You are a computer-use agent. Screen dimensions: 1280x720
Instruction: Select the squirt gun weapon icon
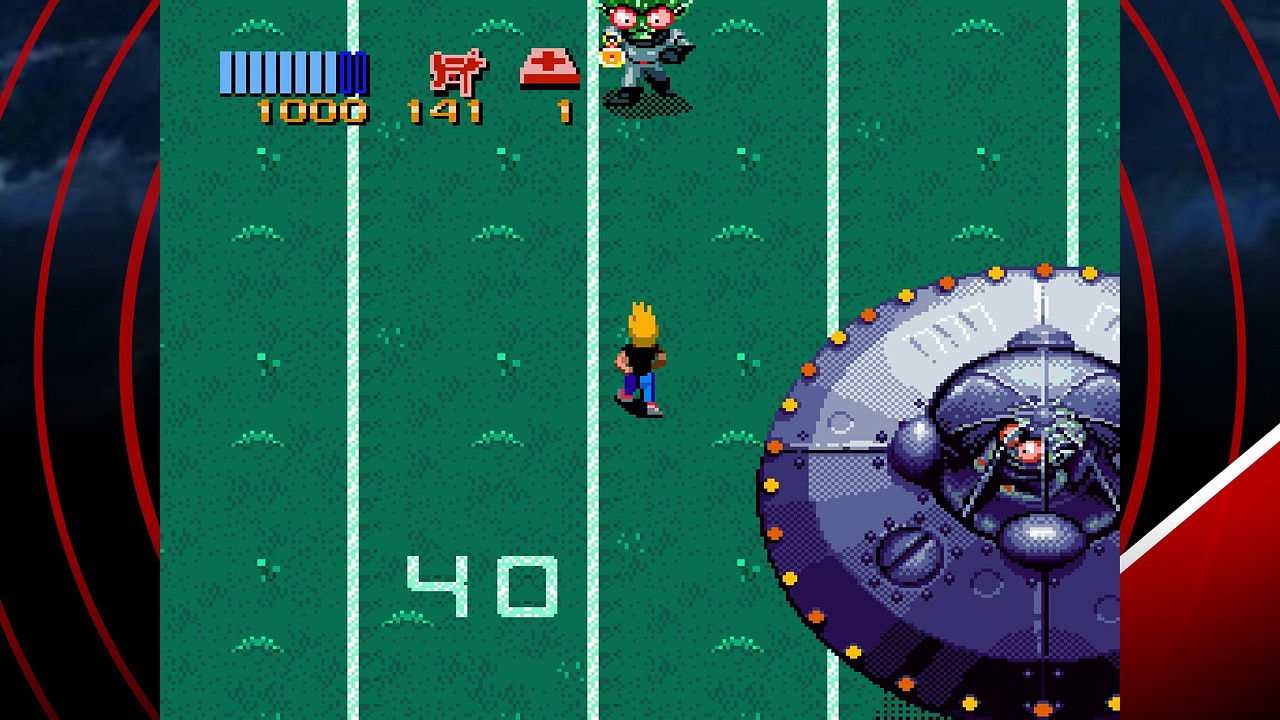457,70
